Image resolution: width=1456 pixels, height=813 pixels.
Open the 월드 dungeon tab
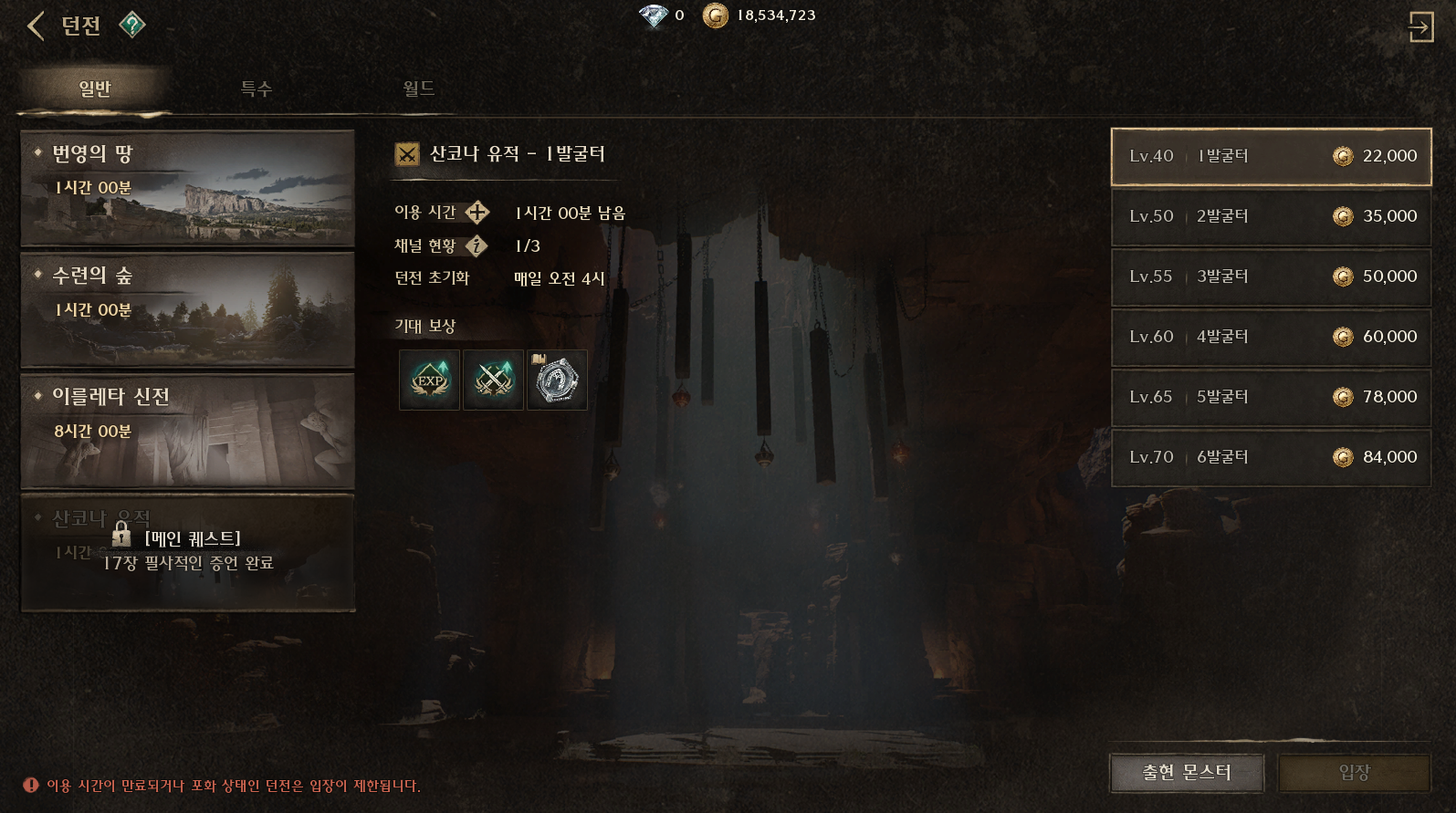pos(419,89)
